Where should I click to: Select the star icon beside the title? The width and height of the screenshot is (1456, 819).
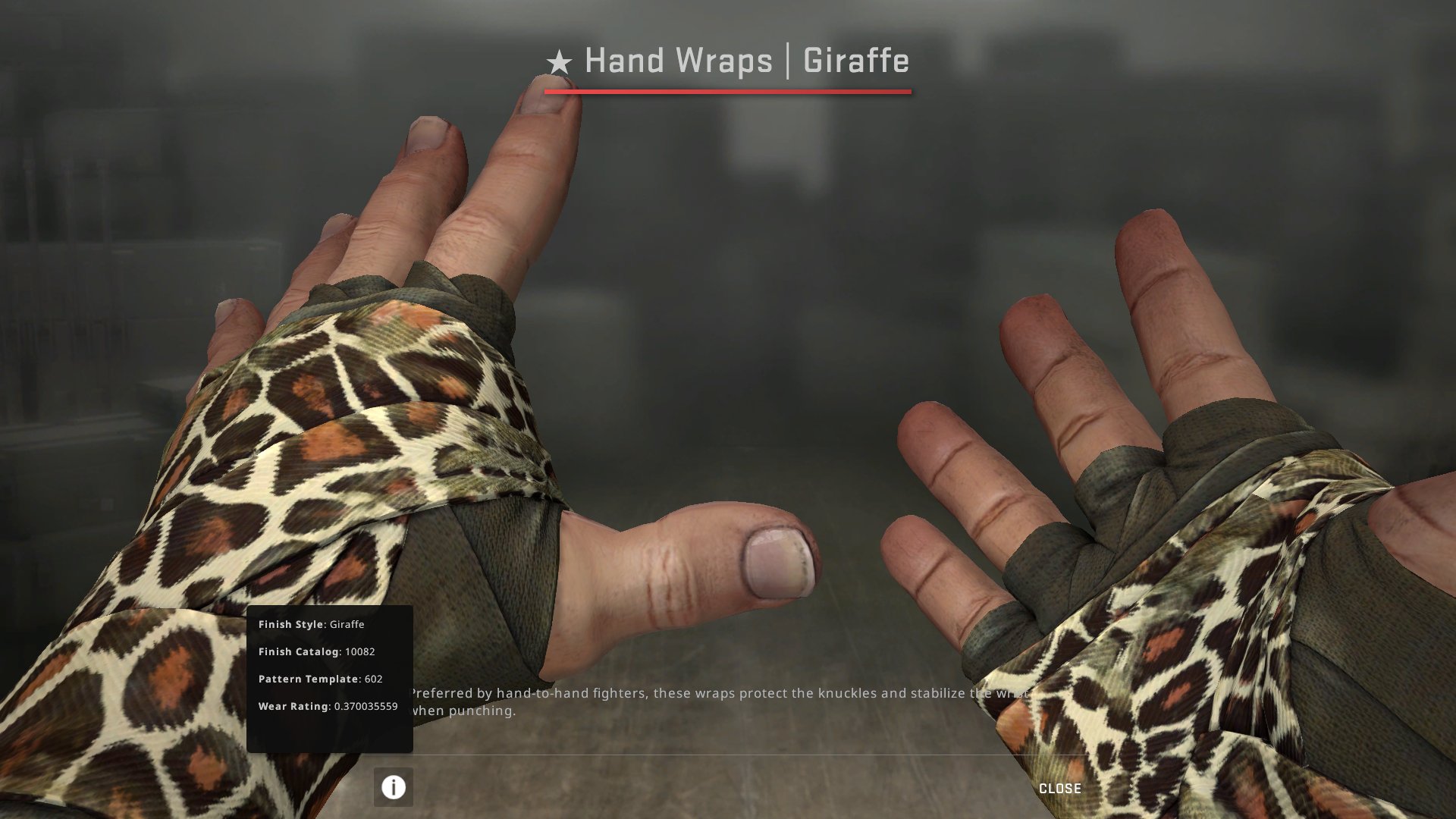pyautogui.click(x=560, y=61)
